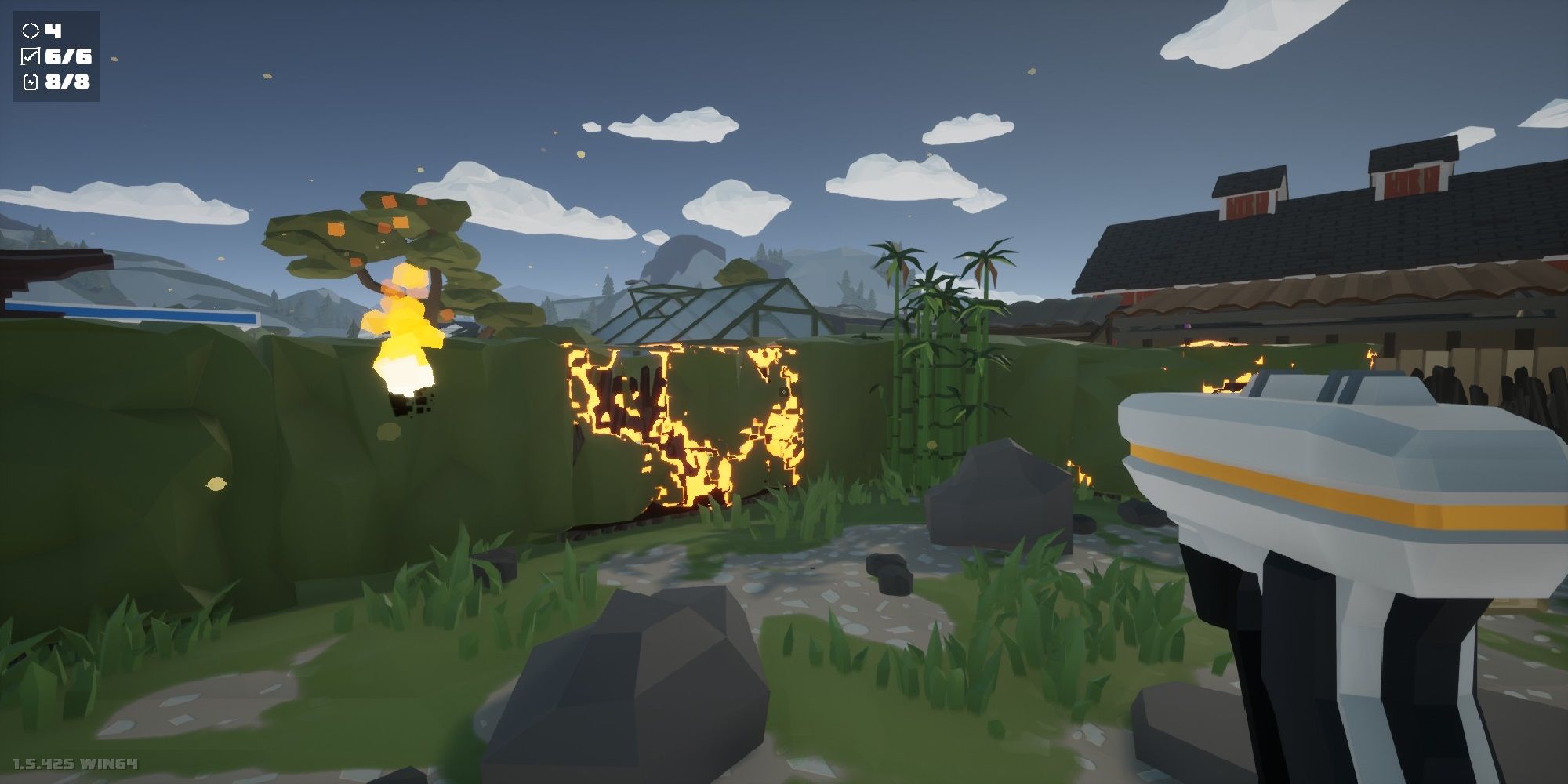The image size is (1568, 784).
Task: Select the checkmark objectives tracker icon
Action: [x=31, y=56]
